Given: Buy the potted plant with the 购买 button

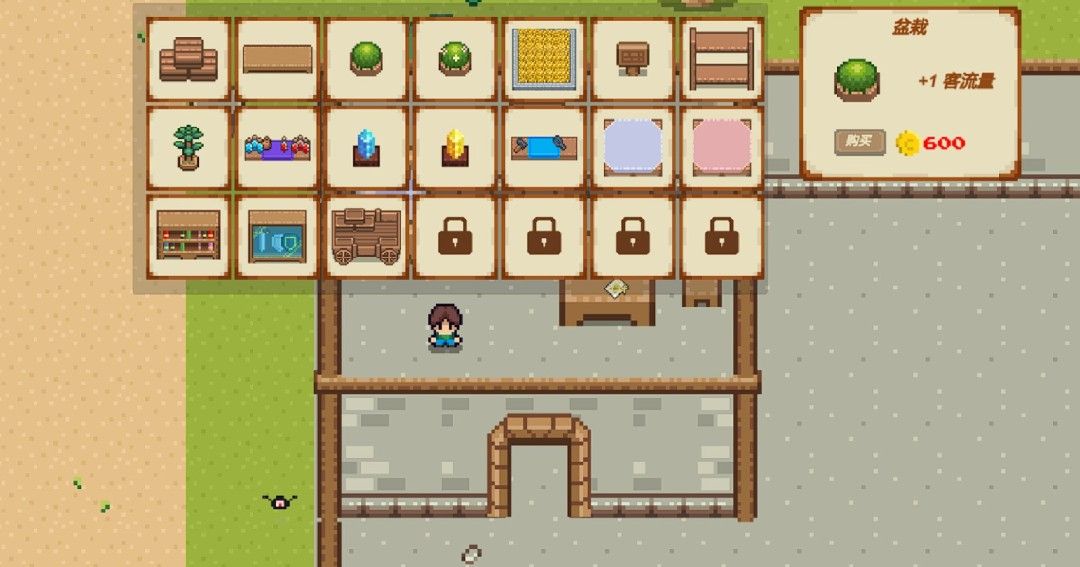Looking at the screenshot, I should pyautogui.click(x=860, y=142).
